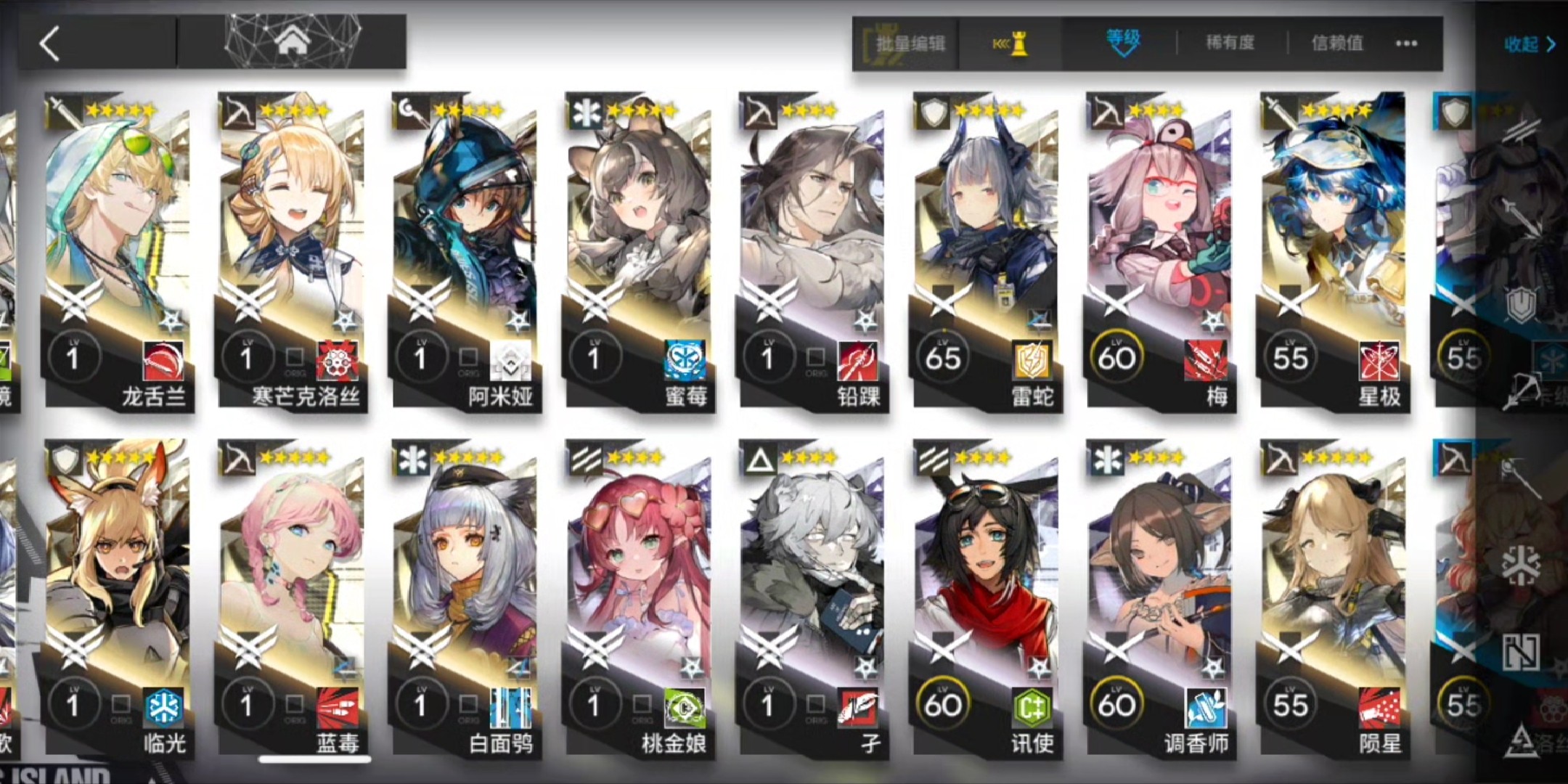Image resolution: width=1568 pixels, height=784 pixels.
Task: Sort operators by rarity (稀有度)
Action: (x=1230, y=44)
